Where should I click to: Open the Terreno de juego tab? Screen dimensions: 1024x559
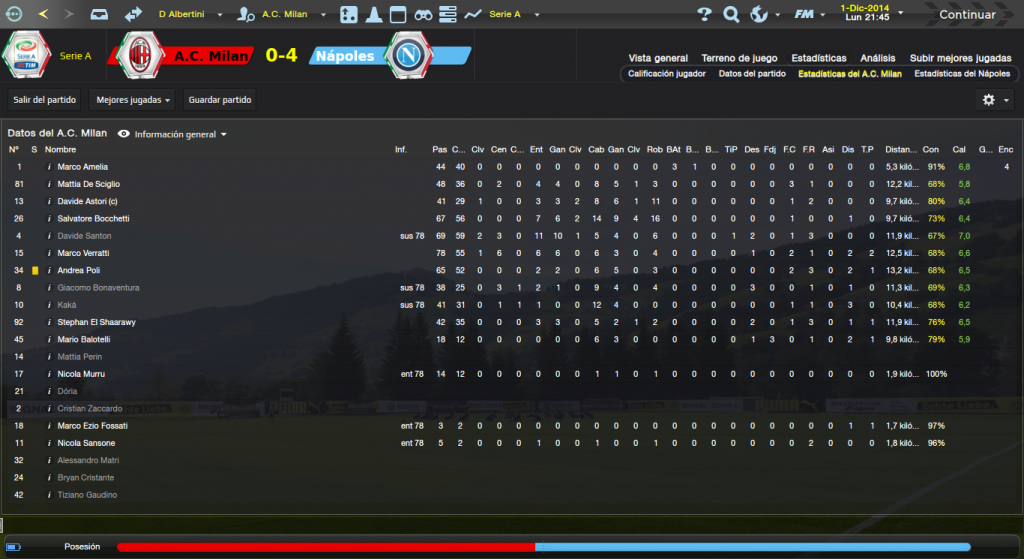(739, 58)
